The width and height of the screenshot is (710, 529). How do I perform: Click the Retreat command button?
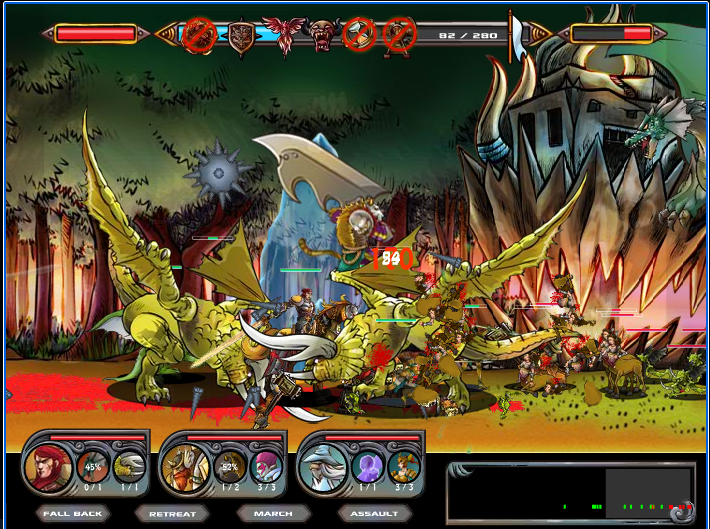pyautogui.click(x=172, y=514)
